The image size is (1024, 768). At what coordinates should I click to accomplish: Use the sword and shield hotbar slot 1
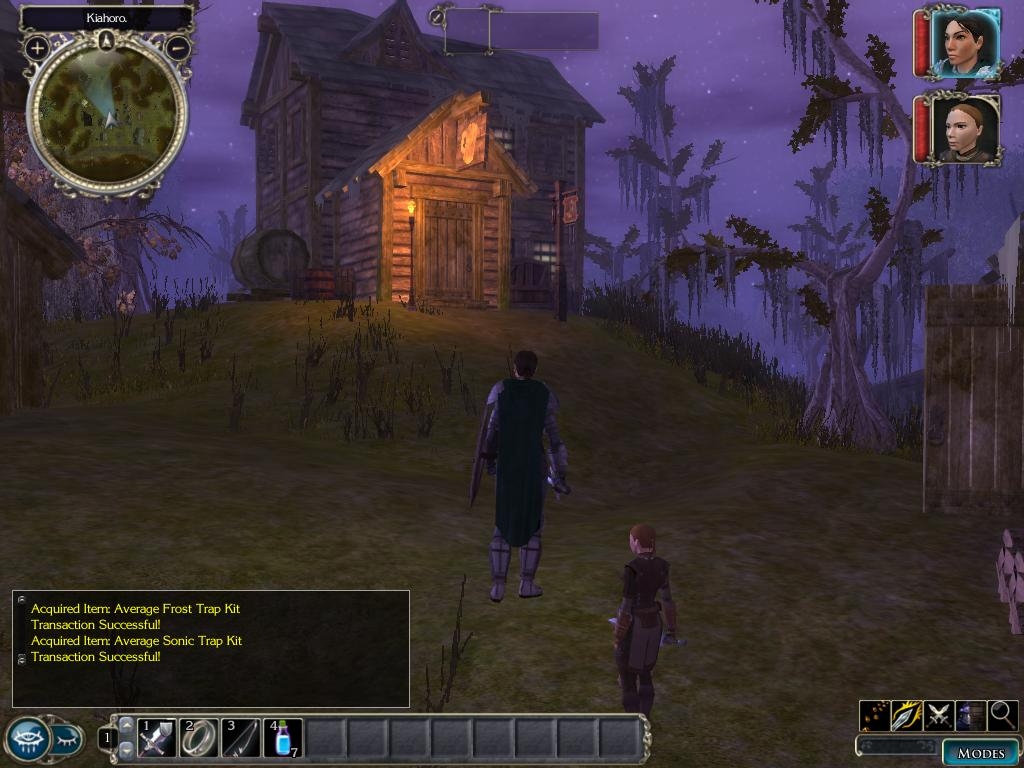(157, 738)
